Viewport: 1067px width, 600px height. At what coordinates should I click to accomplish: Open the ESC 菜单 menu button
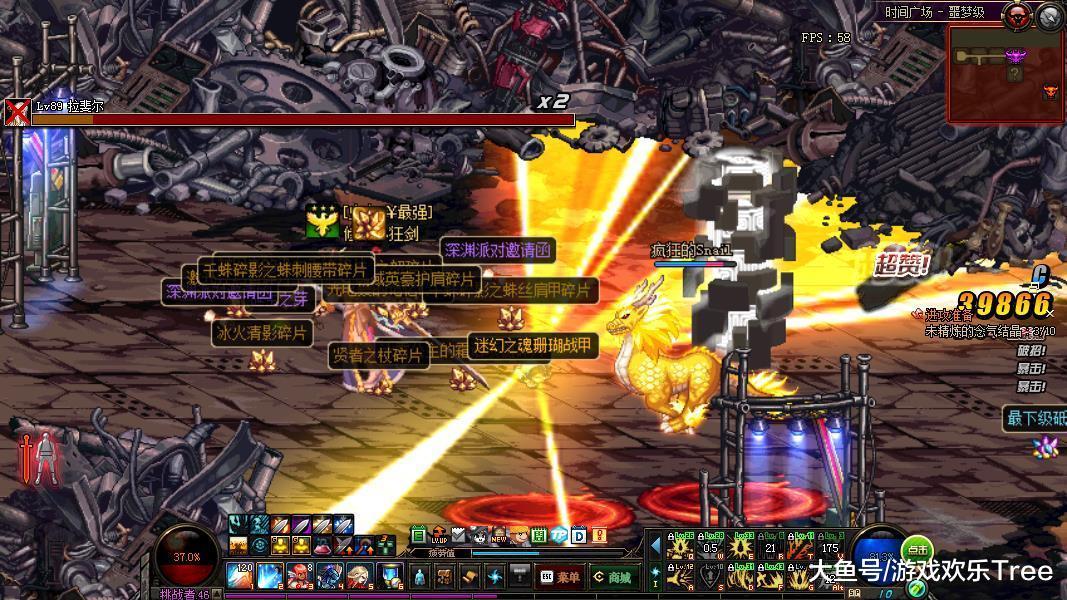tap(560, 576)
